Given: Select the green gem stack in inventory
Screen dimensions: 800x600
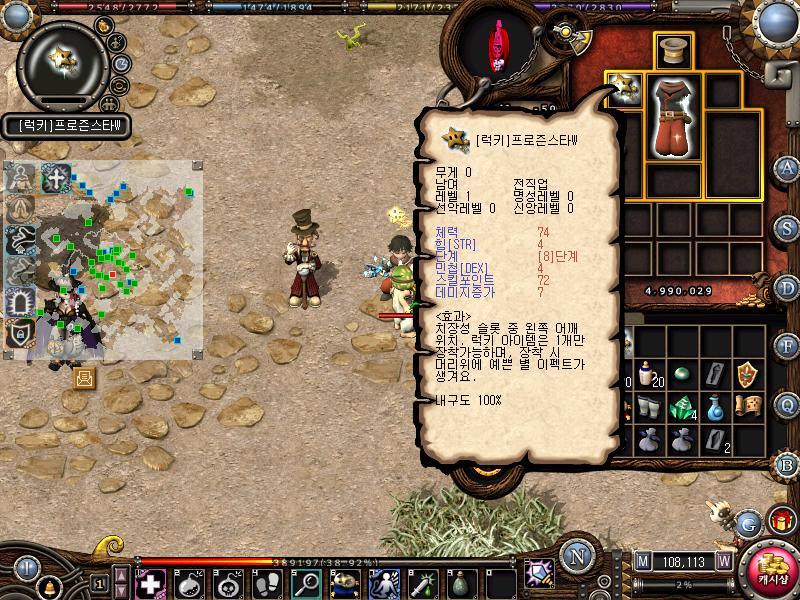Looking at the screenshot, I should click(683, 409).
